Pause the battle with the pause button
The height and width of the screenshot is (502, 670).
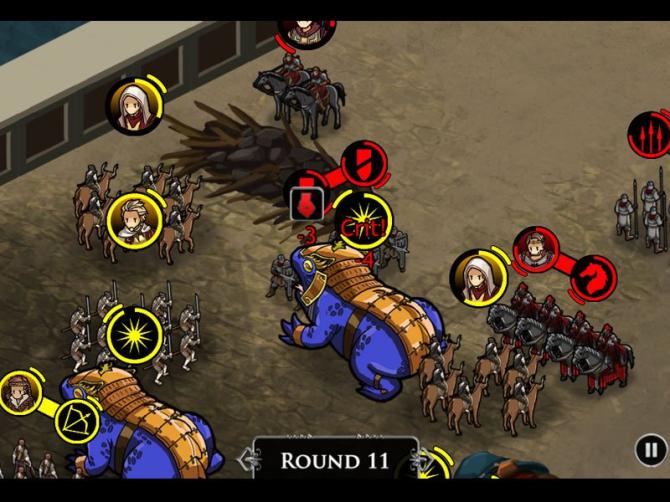pyautogui.click(x=650, y=450)
